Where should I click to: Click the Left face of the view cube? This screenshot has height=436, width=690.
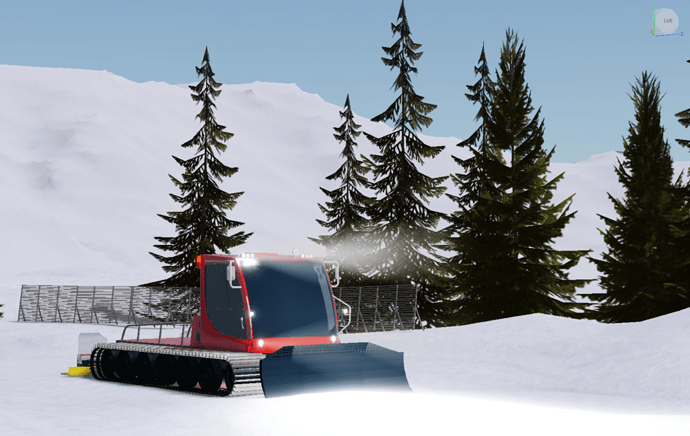coord(667,22)
